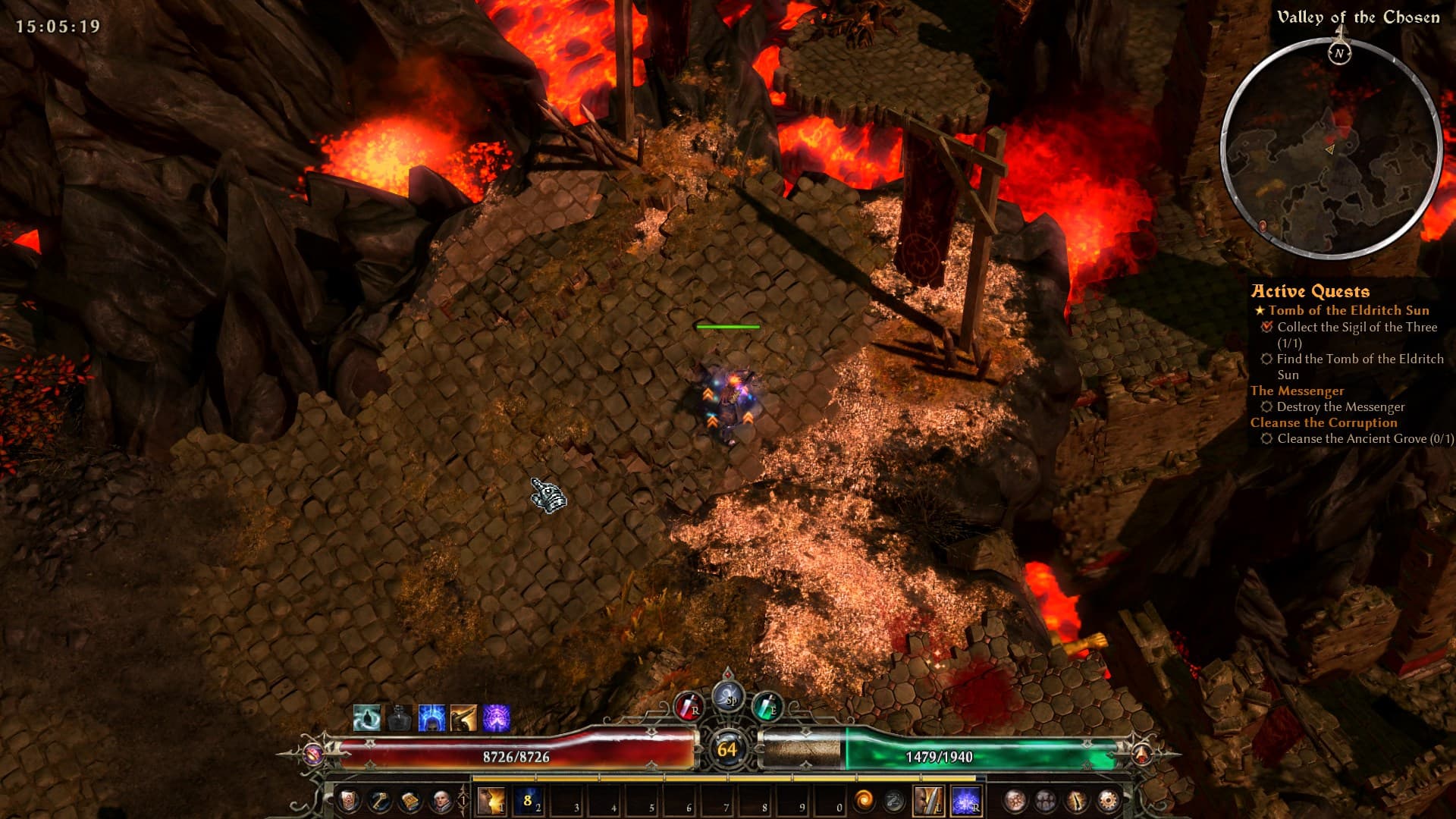Viewport: 1456px width, 819px height.
Task: Select The Messenger quest entry
Action: point(1297,391)
